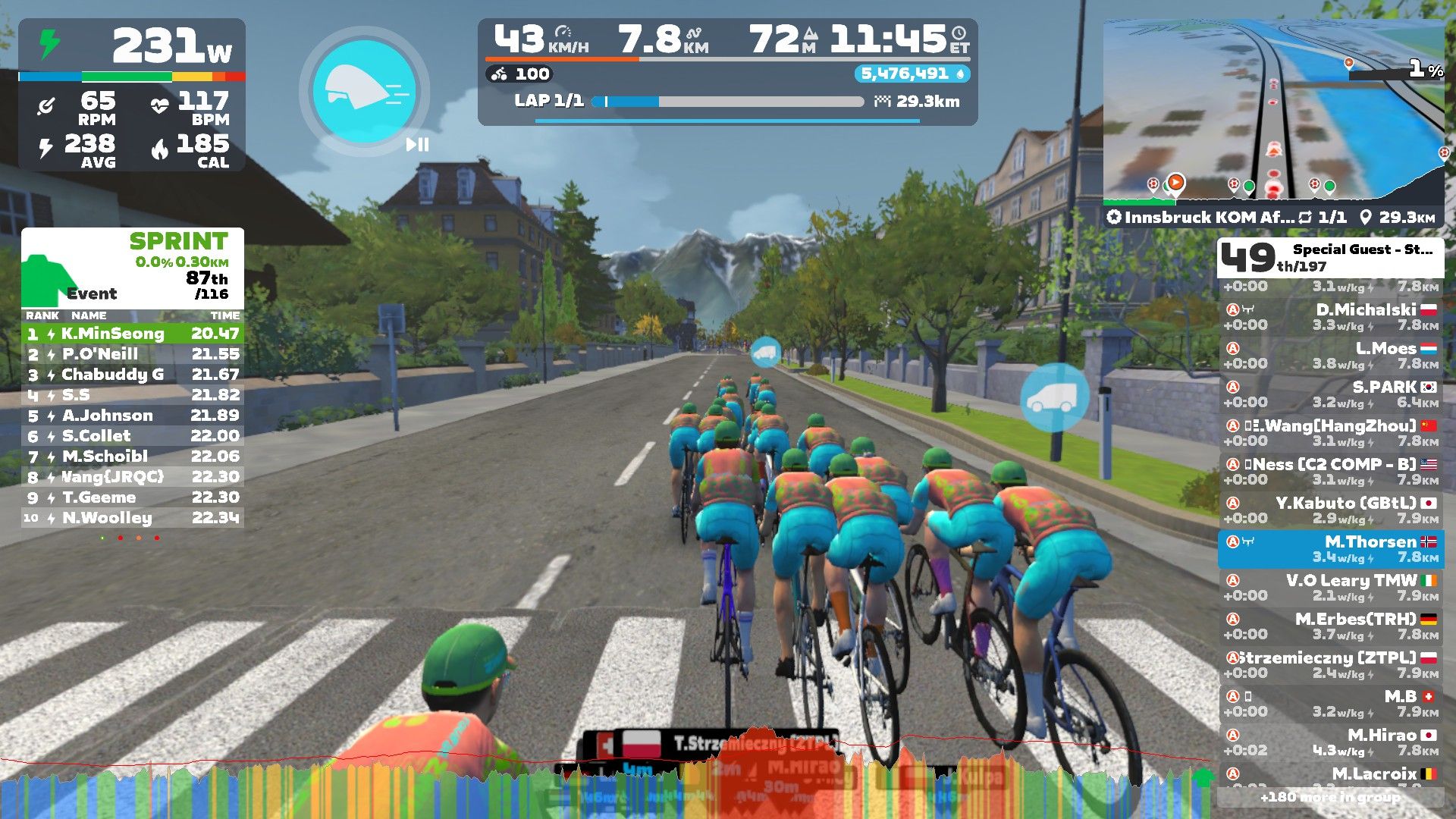Choose A.Johnson in the sprint leaderboard
Viewport: 1456px width, 819px height.
pyautogui.click(x=133, y=416)
